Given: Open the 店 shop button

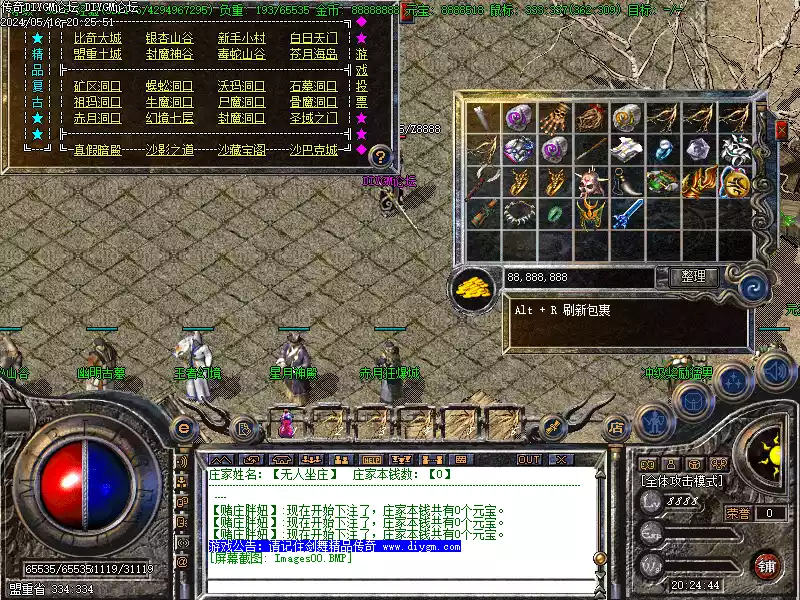Looking at the screenshot, I should 616,428.
